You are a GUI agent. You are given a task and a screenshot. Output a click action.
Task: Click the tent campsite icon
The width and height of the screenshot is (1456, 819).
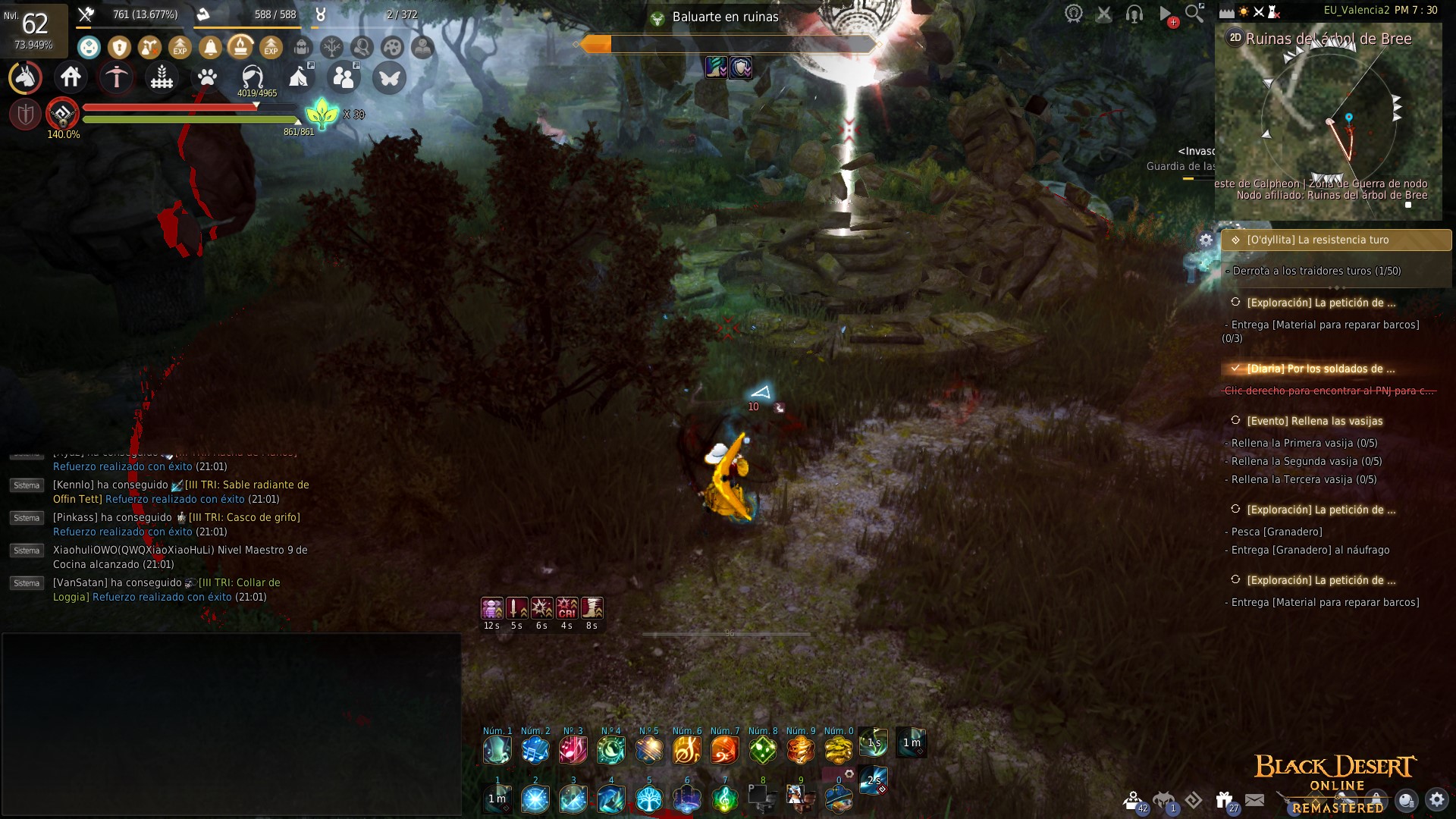pos(300,76)
